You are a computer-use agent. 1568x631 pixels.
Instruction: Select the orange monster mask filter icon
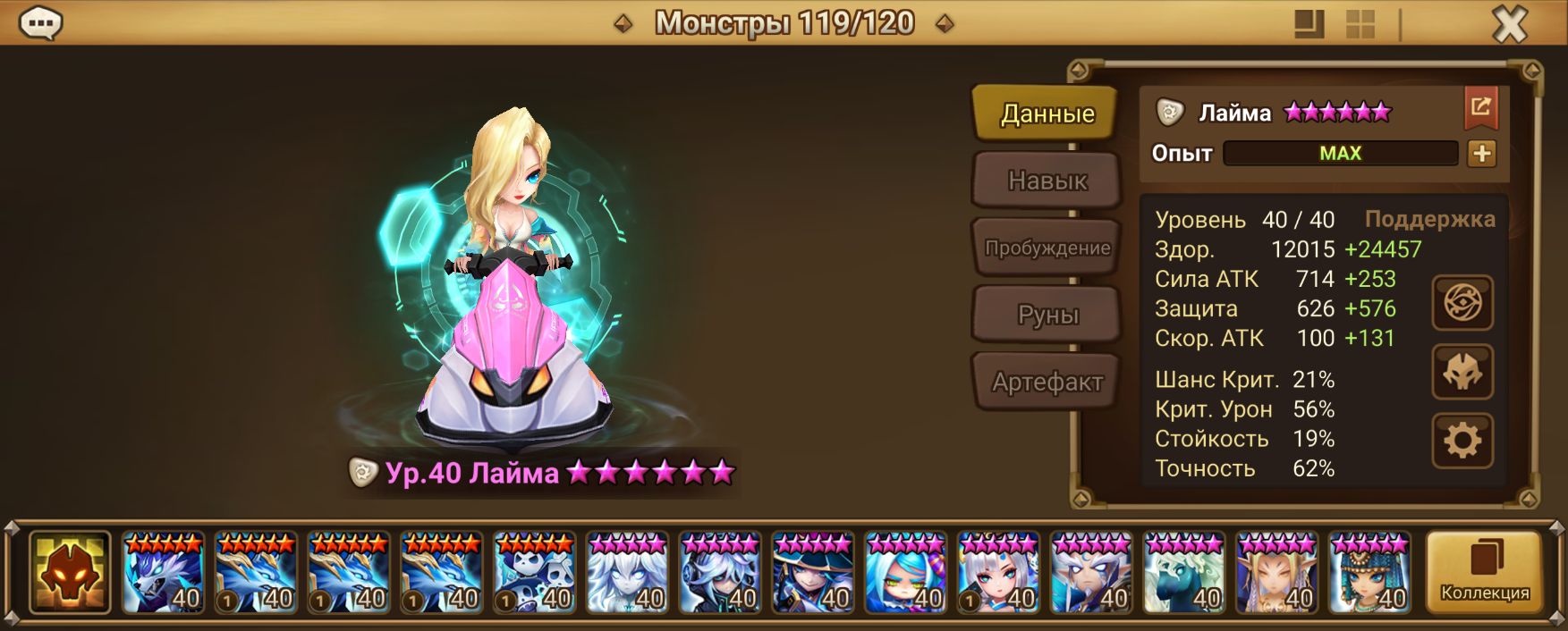[70, 573]
